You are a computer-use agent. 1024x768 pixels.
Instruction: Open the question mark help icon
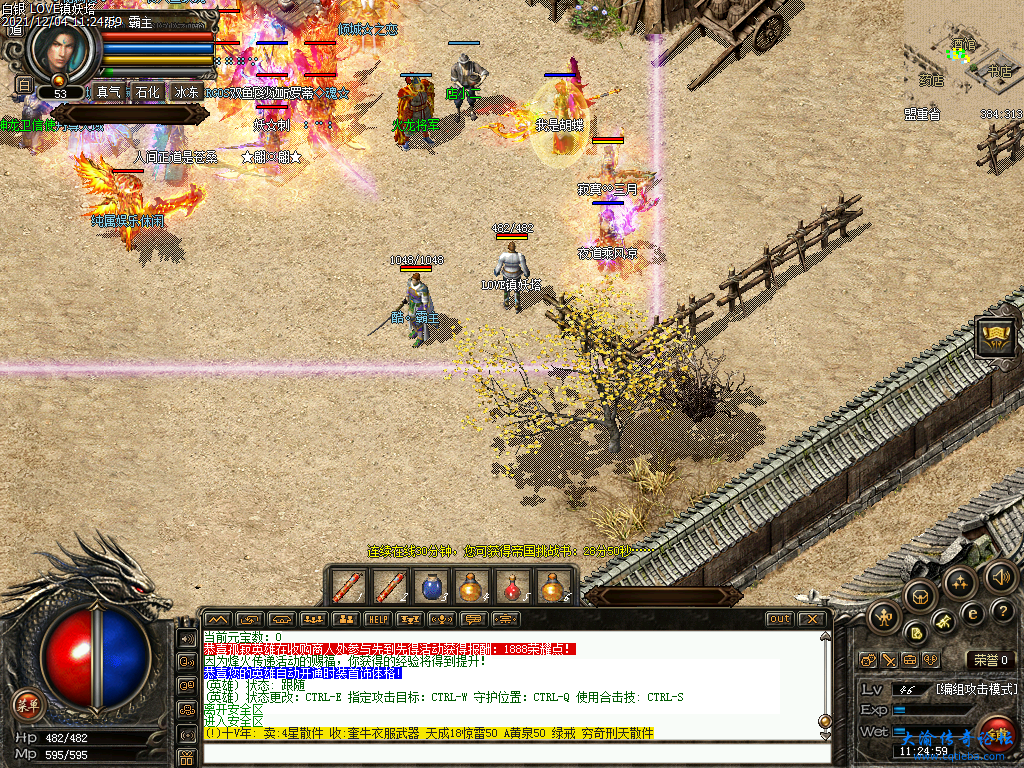1001,611
